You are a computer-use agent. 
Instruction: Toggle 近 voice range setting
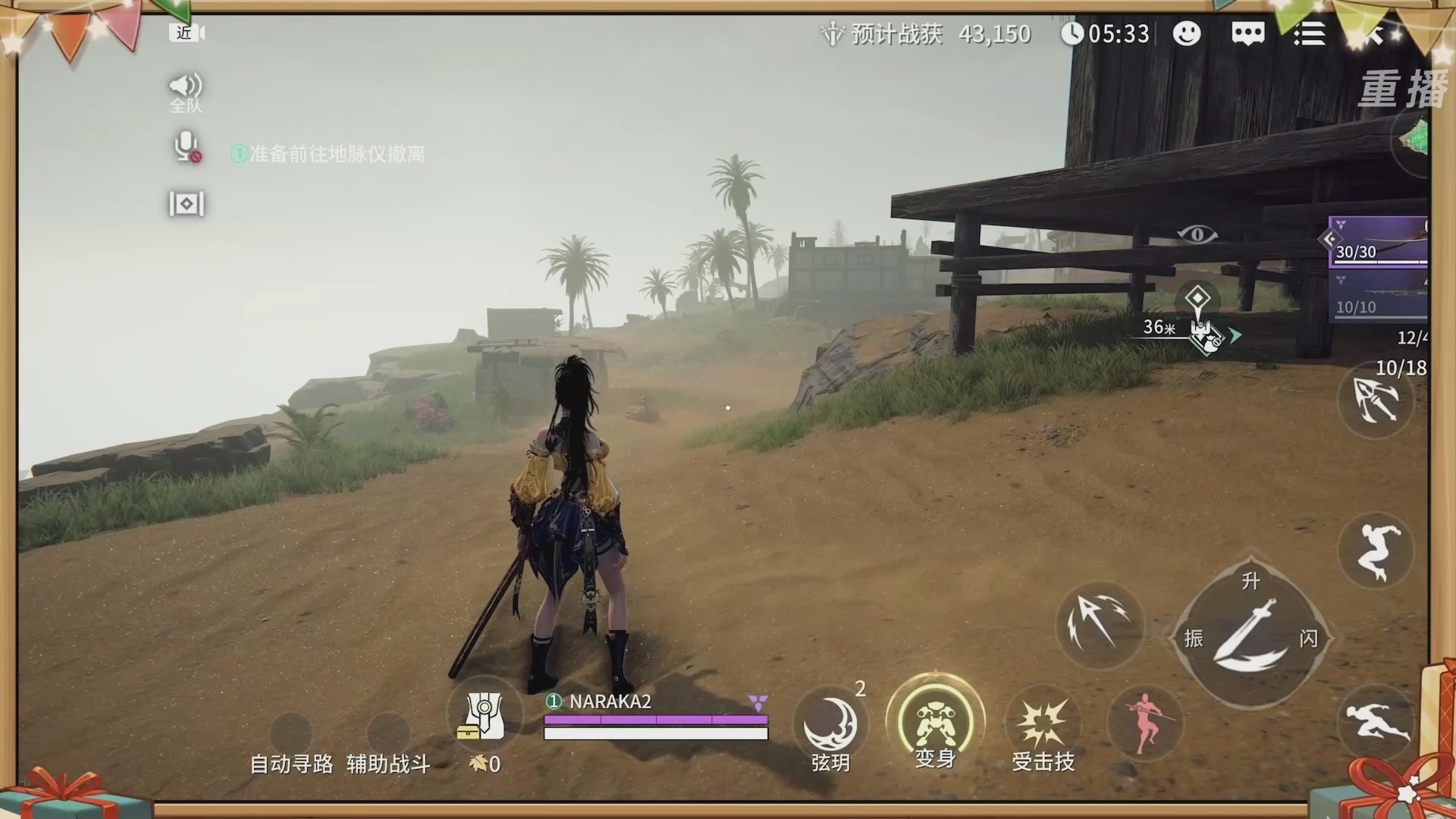(185, 33)
